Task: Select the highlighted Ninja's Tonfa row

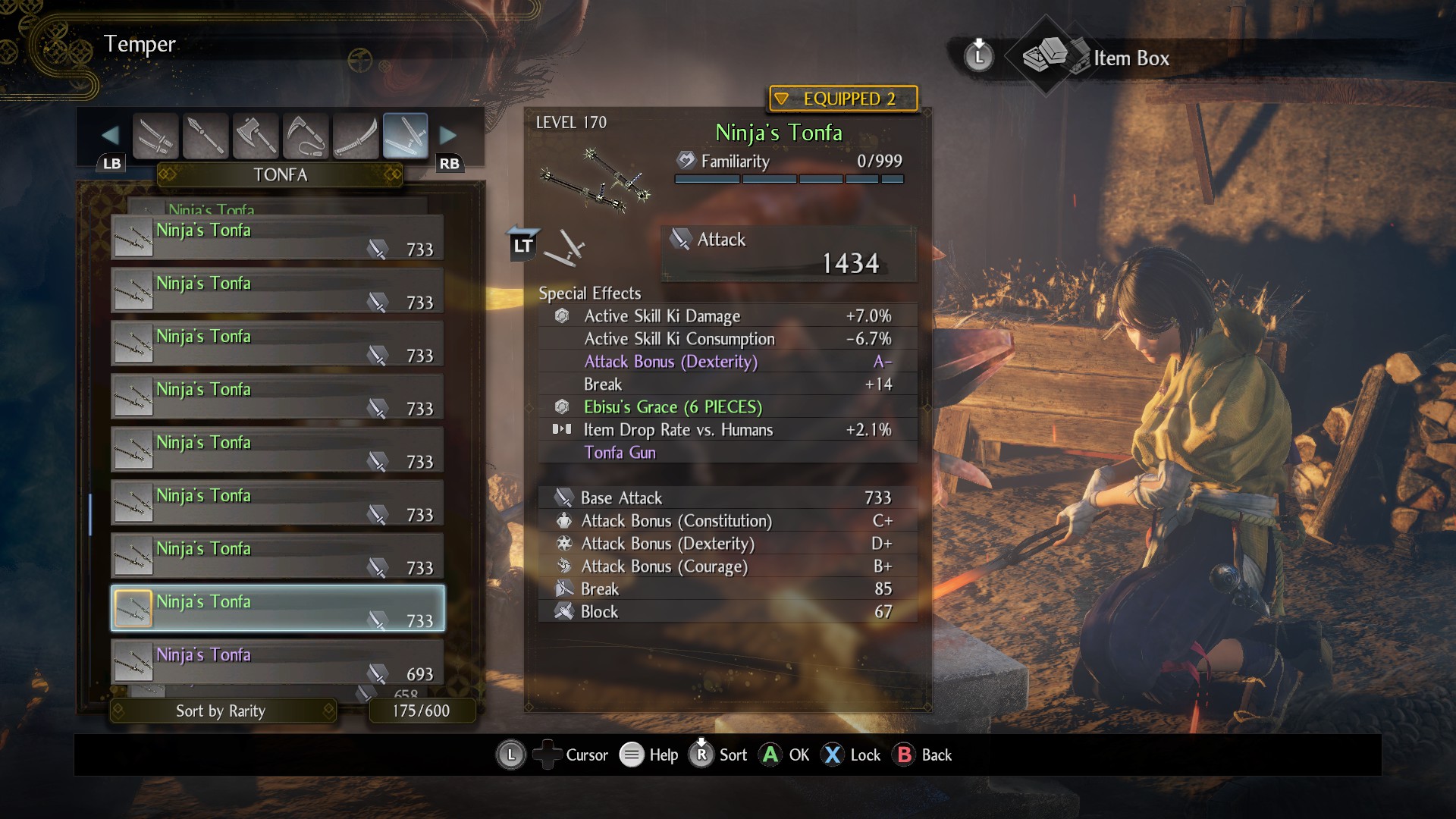Action: (x=278, y=608)
